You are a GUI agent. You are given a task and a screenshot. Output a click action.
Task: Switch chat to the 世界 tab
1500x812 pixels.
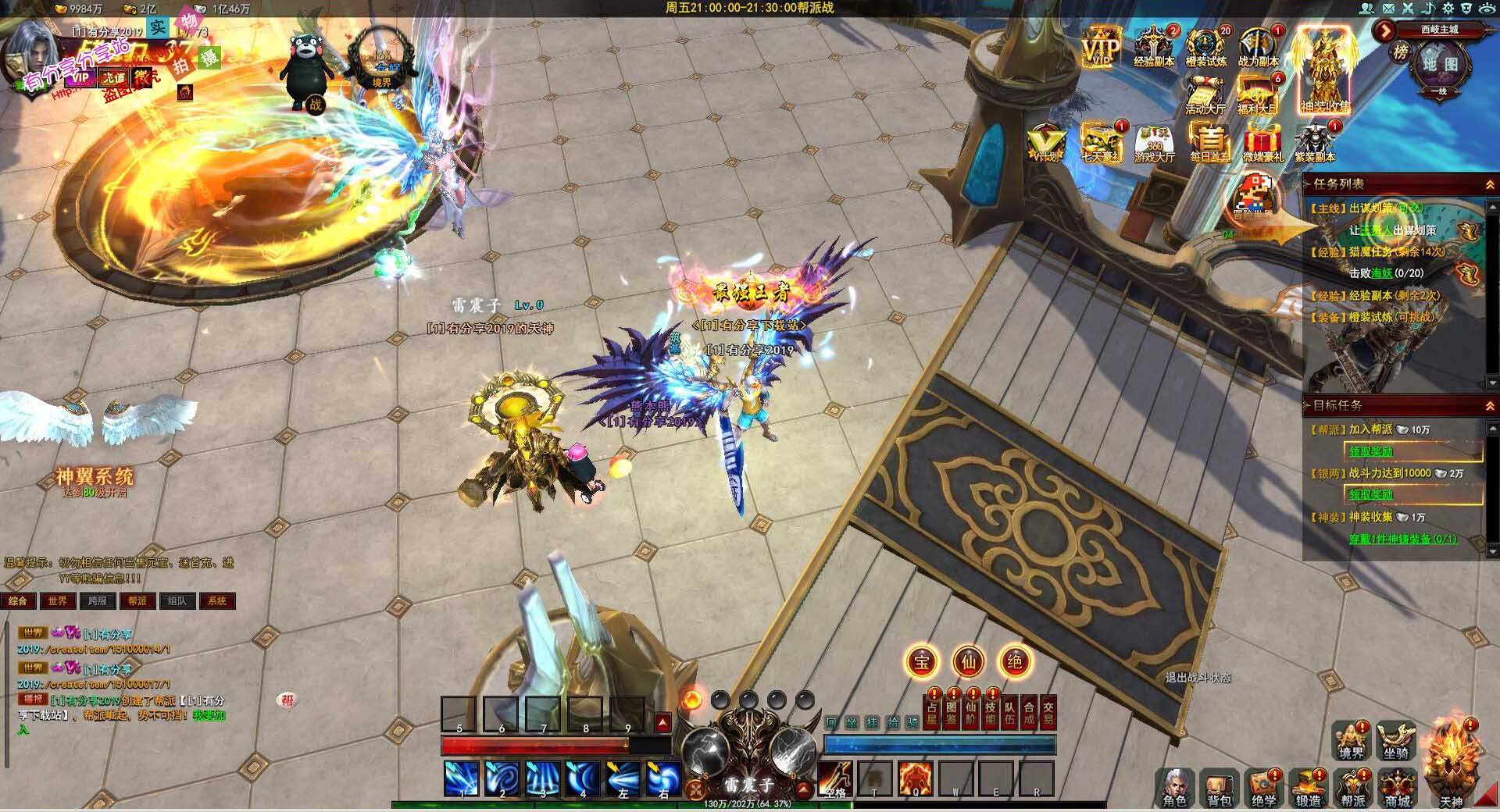pos(58,601)
